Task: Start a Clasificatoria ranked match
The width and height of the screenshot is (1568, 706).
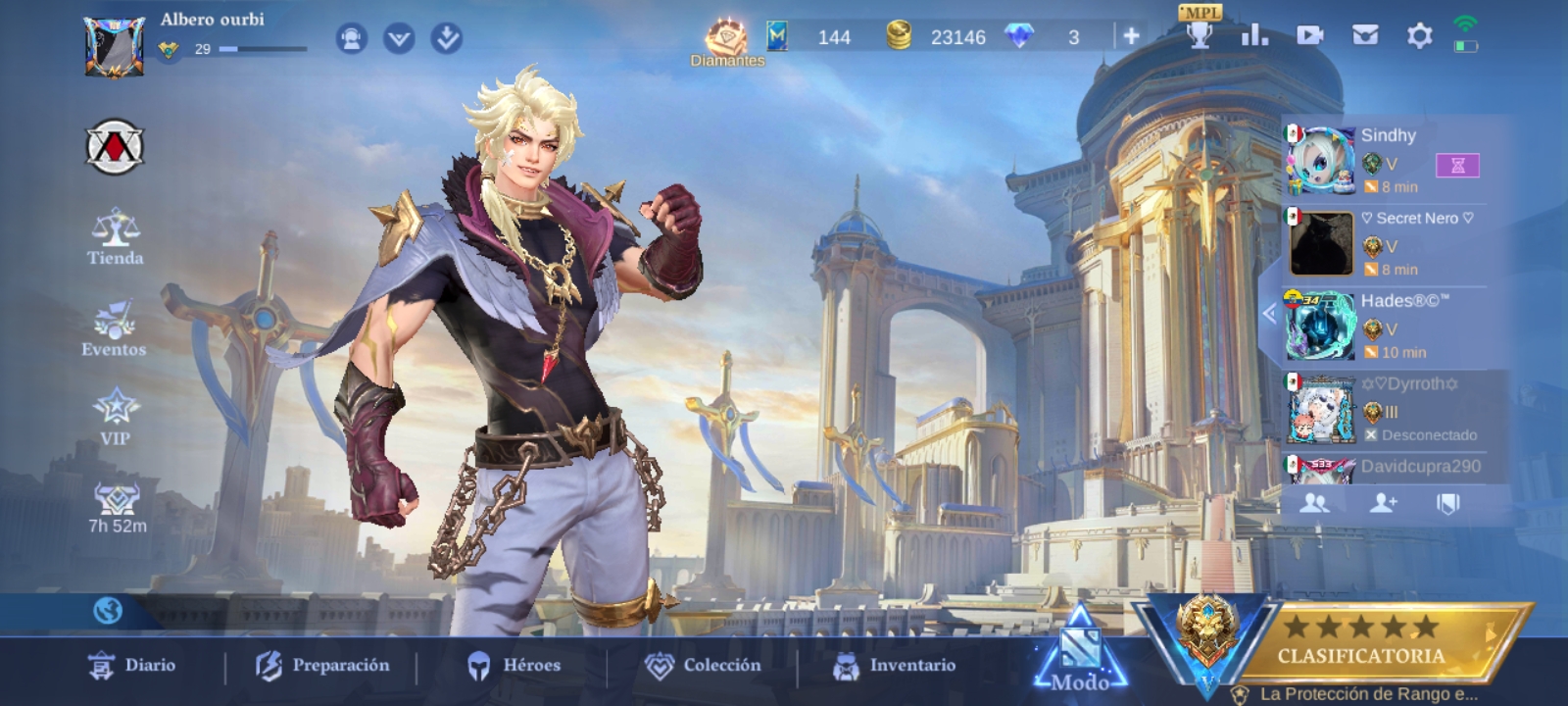Action: [1360, 643]
